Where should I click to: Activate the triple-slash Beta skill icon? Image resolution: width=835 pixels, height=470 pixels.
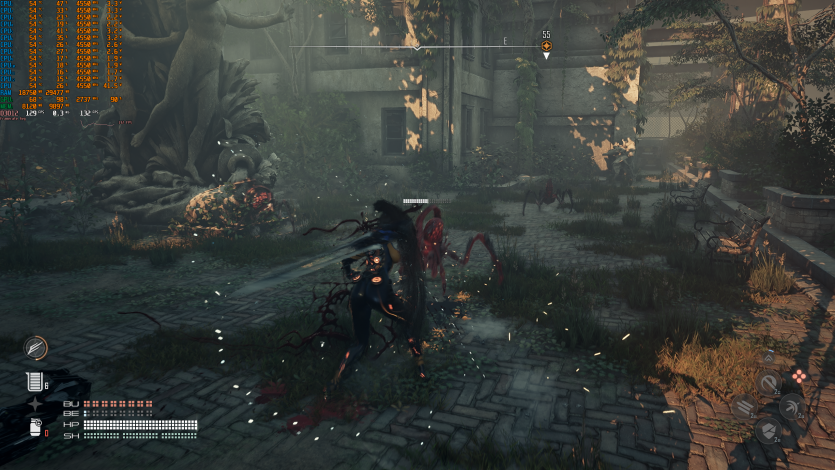tap(743, 406)
